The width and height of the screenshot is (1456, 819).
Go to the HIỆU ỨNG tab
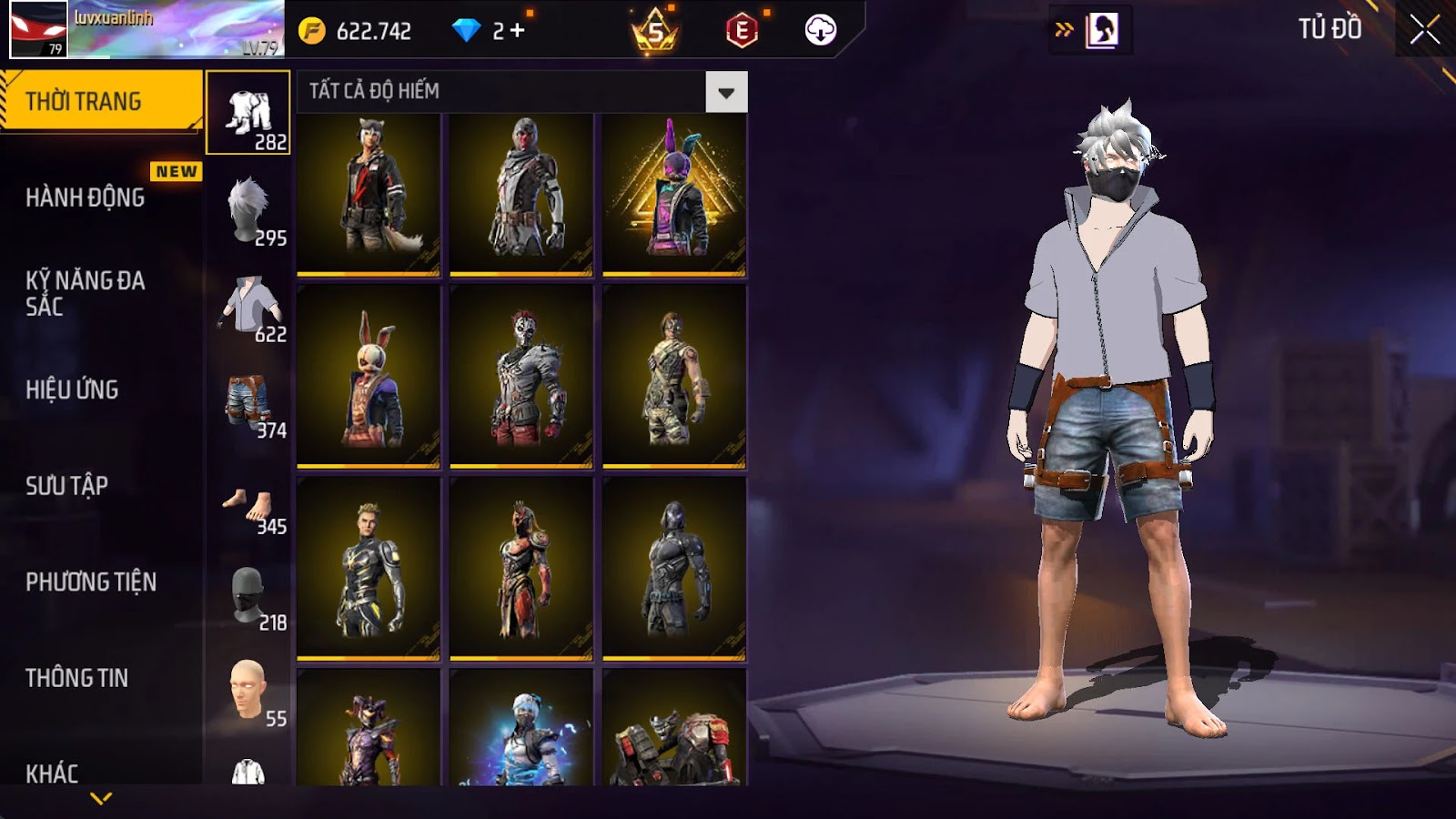pyautogui.click(x=73, y=389)
